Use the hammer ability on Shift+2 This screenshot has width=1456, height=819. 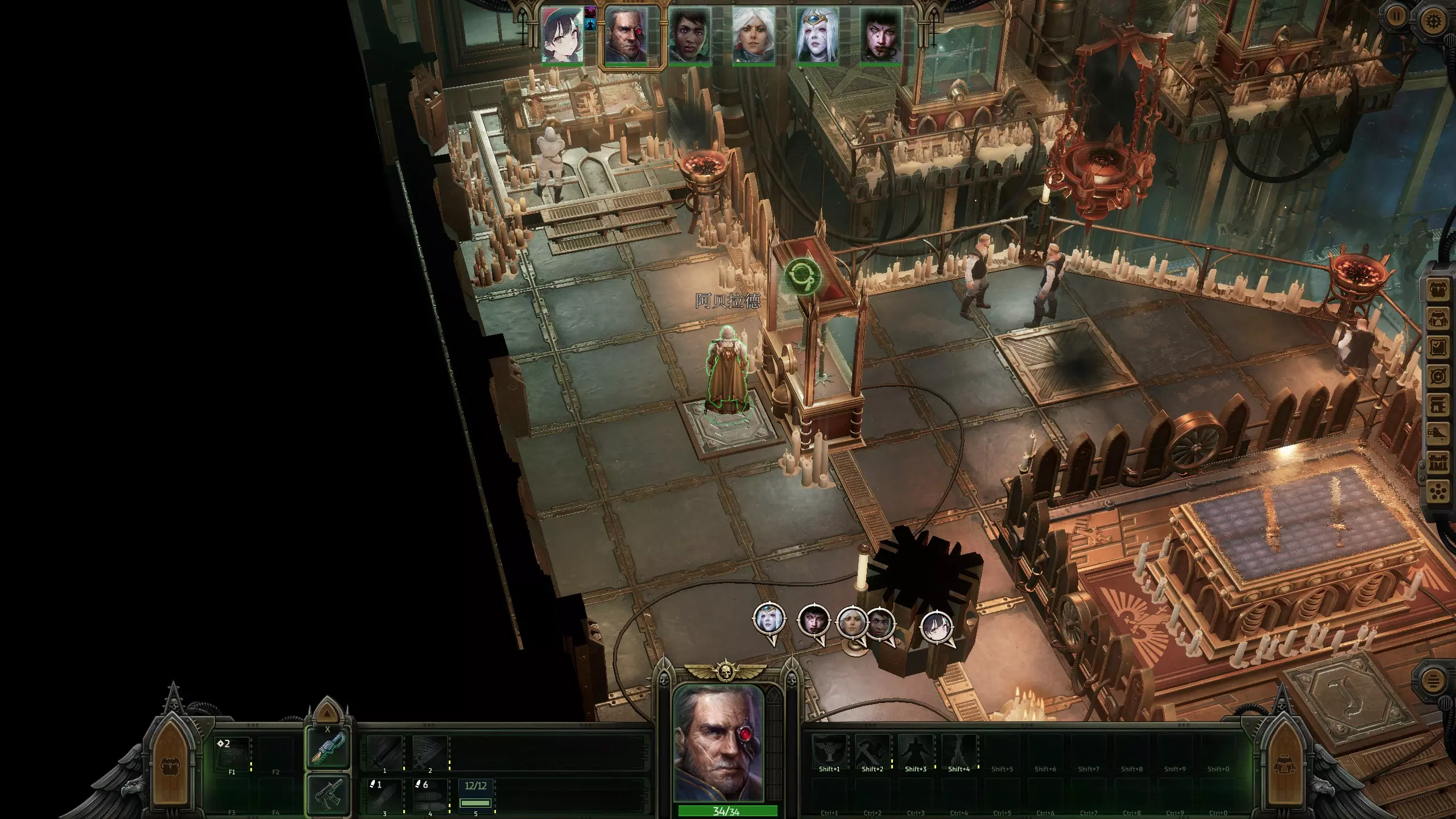pos(872,751)
